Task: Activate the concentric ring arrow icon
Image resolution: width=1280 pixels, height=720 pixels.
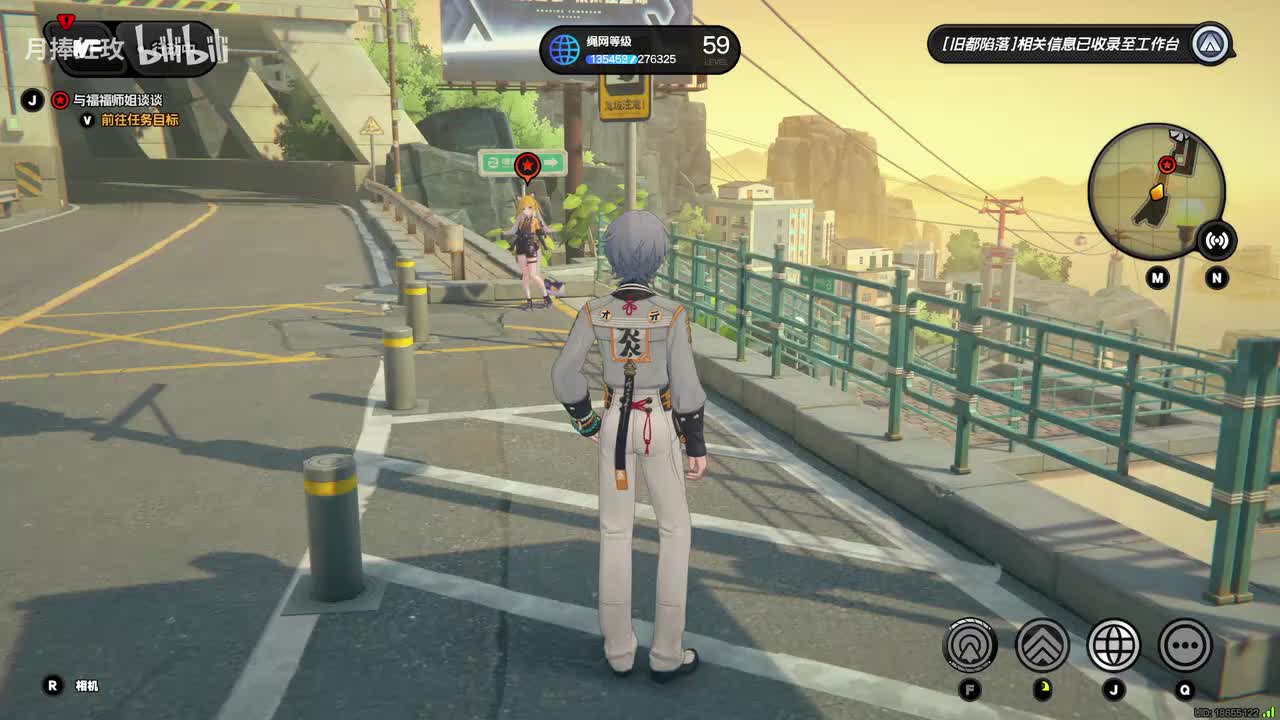Action: (969, 645)
